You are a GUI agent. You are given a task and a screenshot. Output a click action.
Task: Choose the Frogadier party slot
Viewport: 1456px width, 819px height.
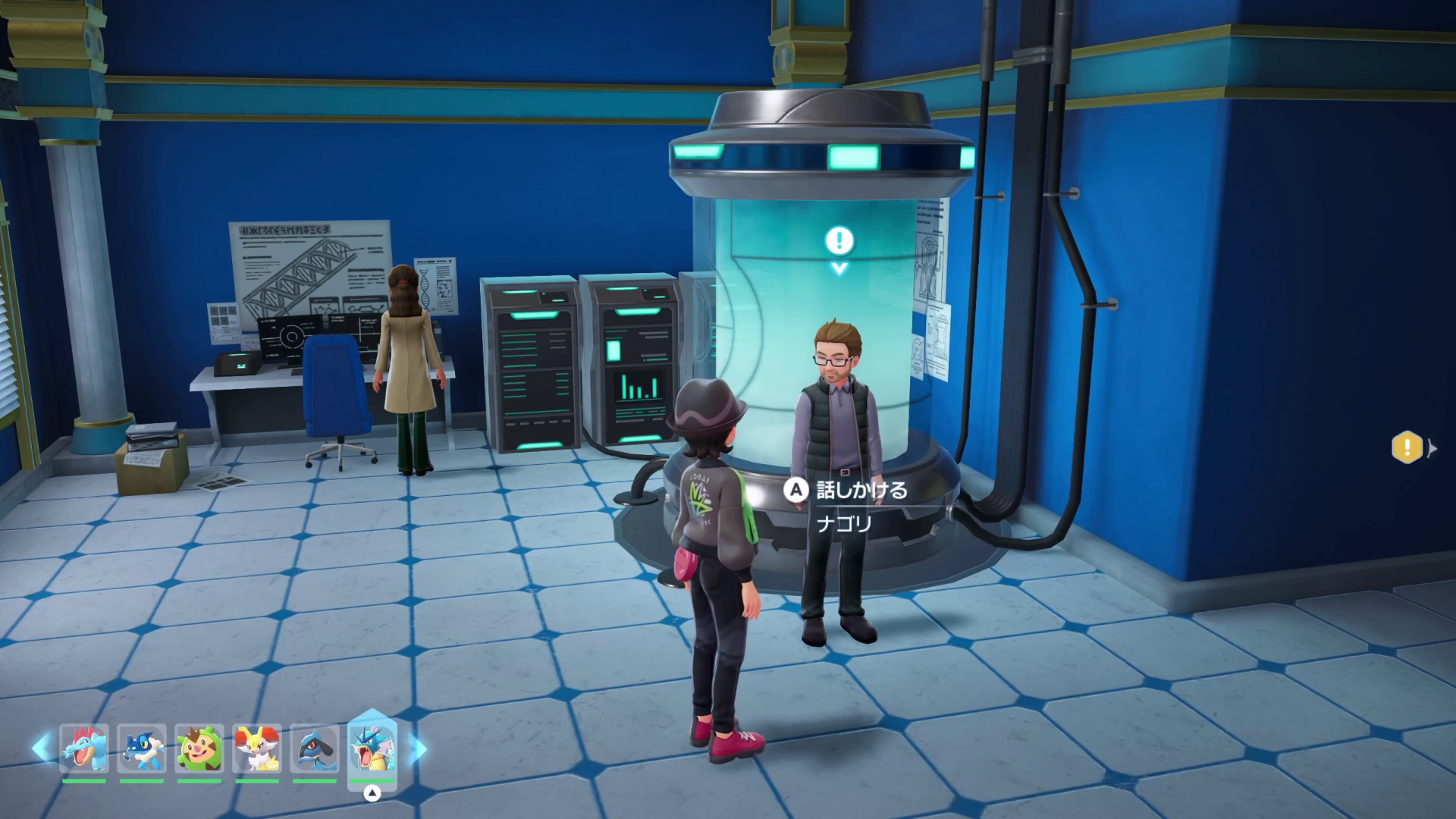coord(142,749)
